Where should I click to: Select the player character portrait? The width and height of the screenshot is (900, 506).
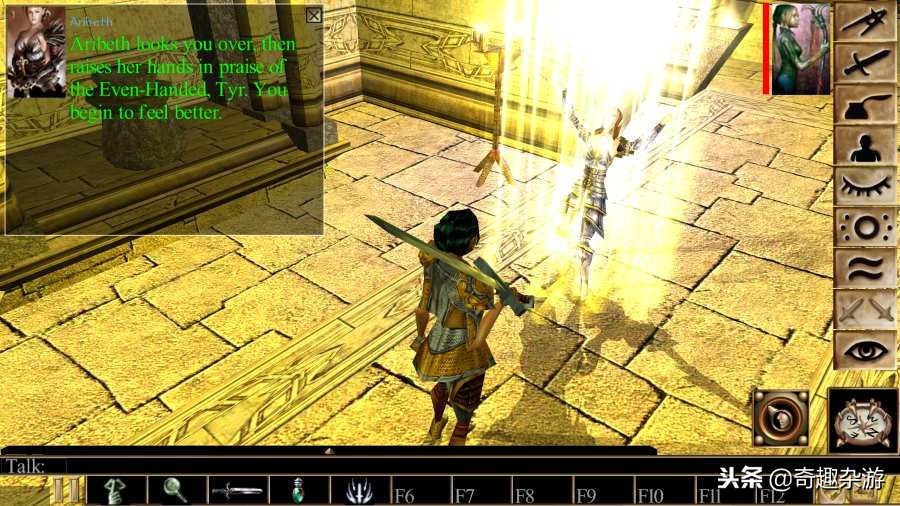click(801, 49)
